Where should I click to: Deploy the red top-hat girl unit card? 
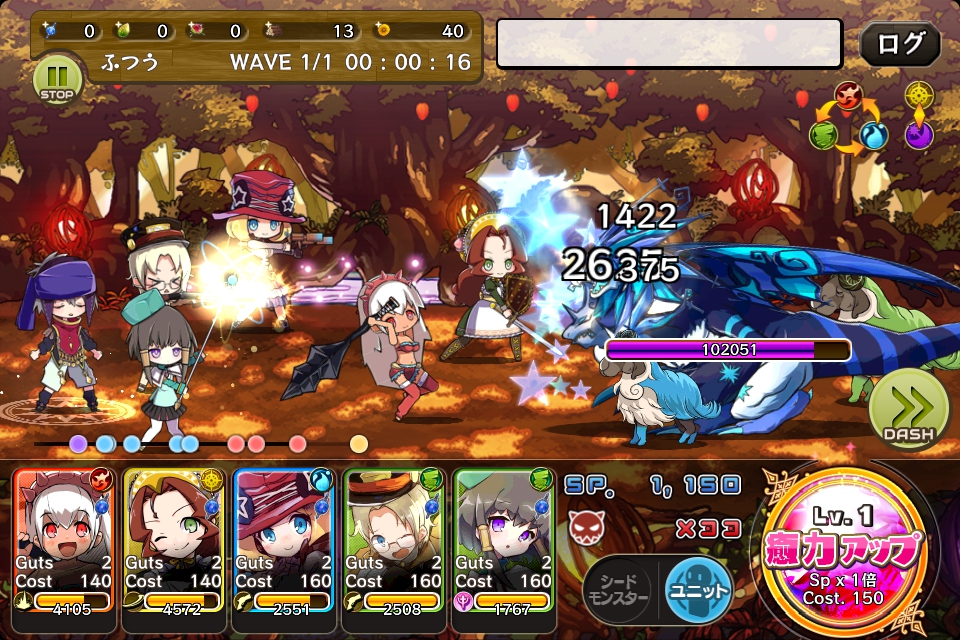coord(283,538)
